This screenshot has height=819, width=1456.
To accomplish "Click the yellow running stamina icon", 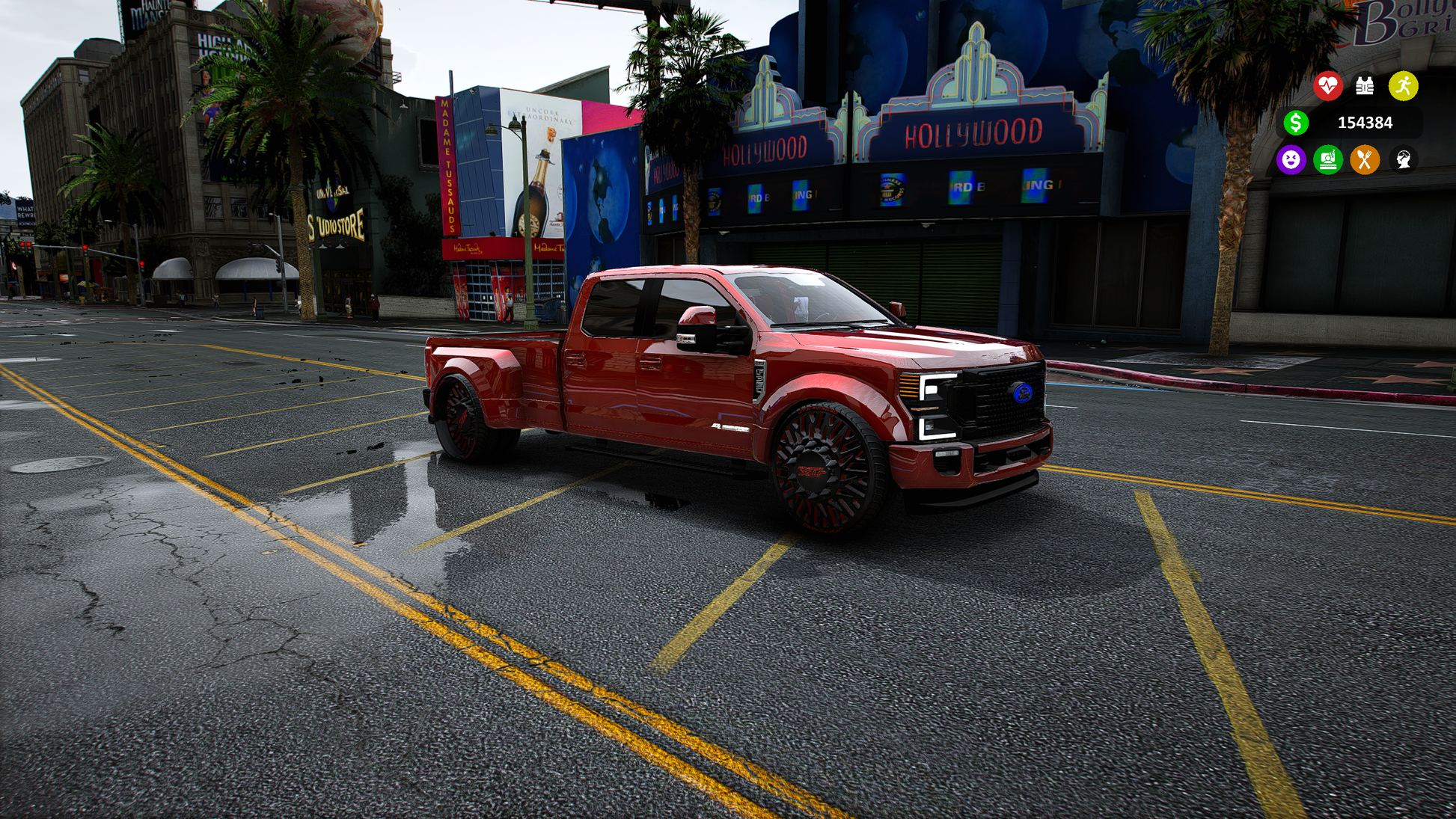I will (1403, 86).
